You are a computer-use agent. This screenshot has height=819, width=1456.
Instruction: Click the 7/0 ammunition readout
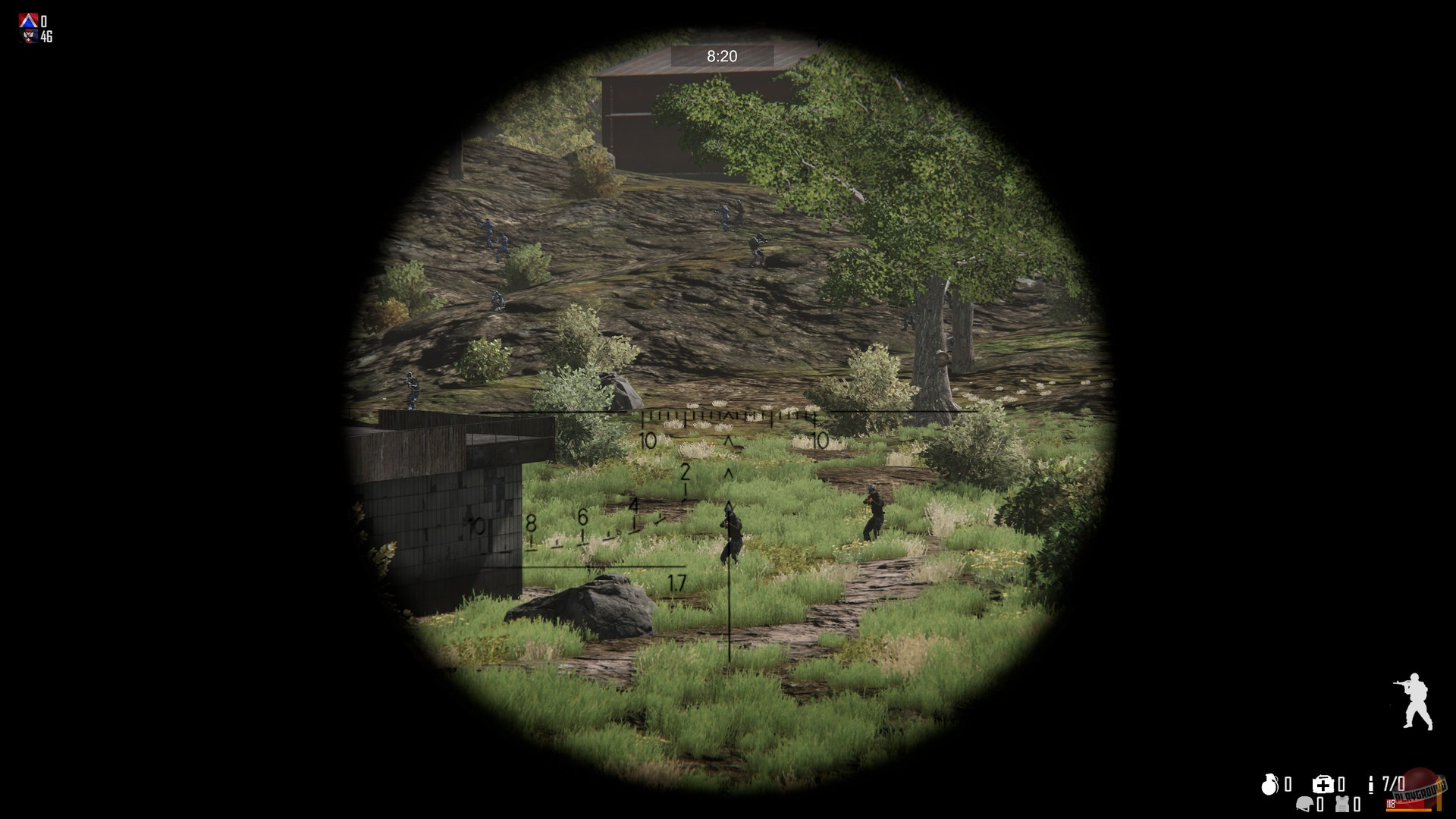(1393, 783)
